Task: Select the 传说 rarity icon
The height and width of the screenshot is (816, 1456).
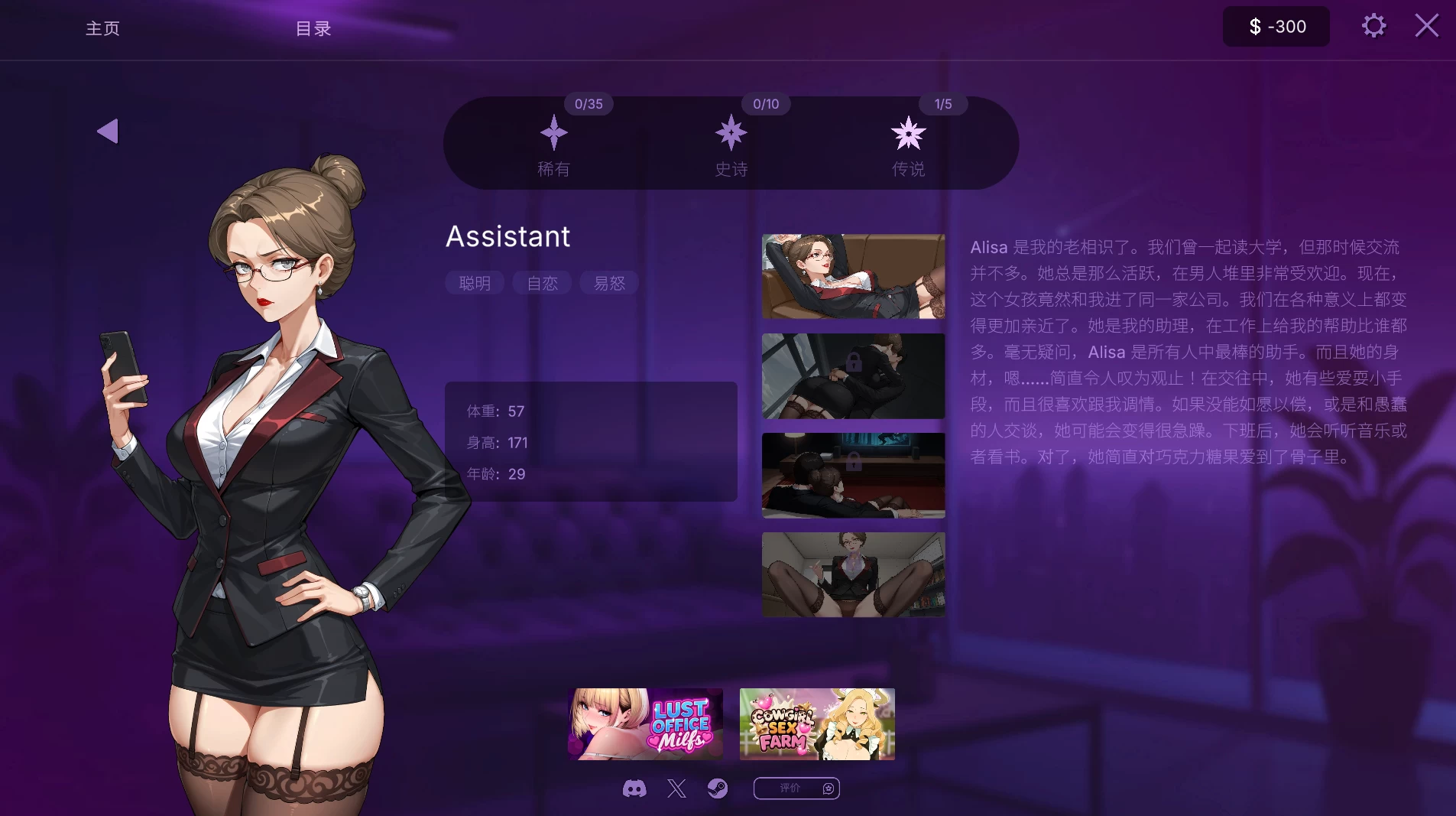Action: pyautogui.click(x=907, y=135)
